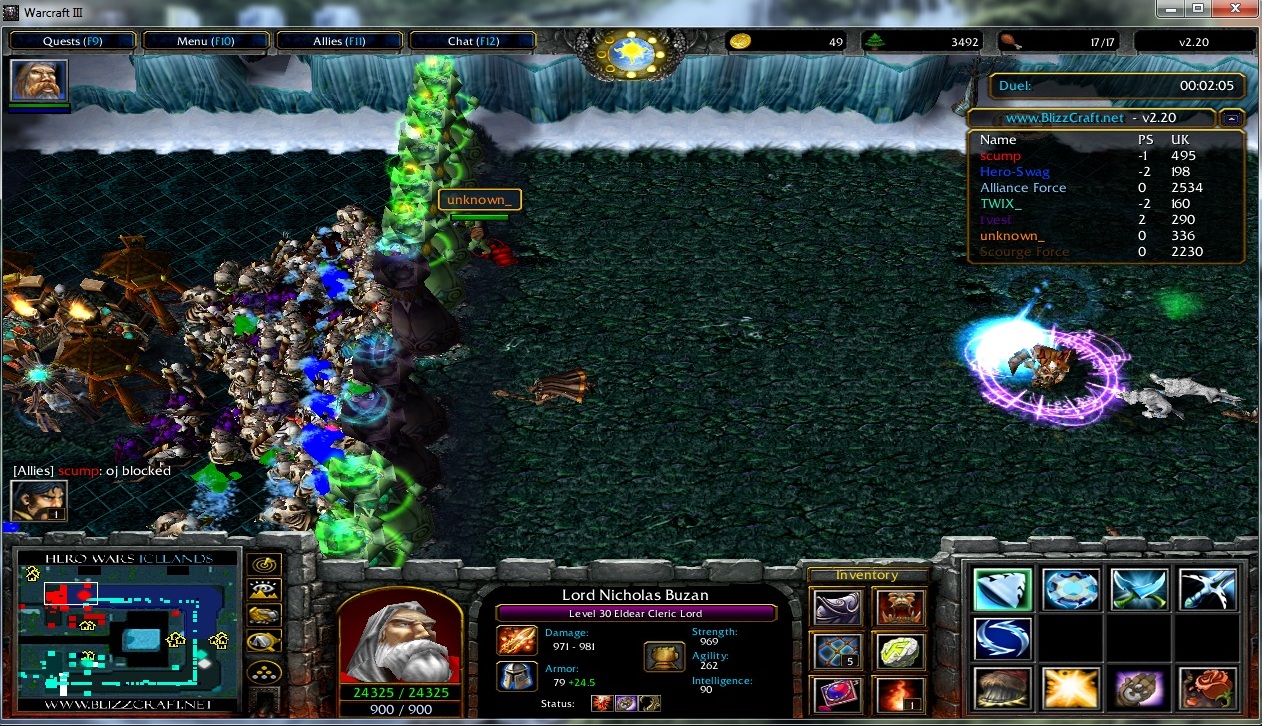
Task: Select the blue net item with 5 charges
Action: [x=836, y=650]
